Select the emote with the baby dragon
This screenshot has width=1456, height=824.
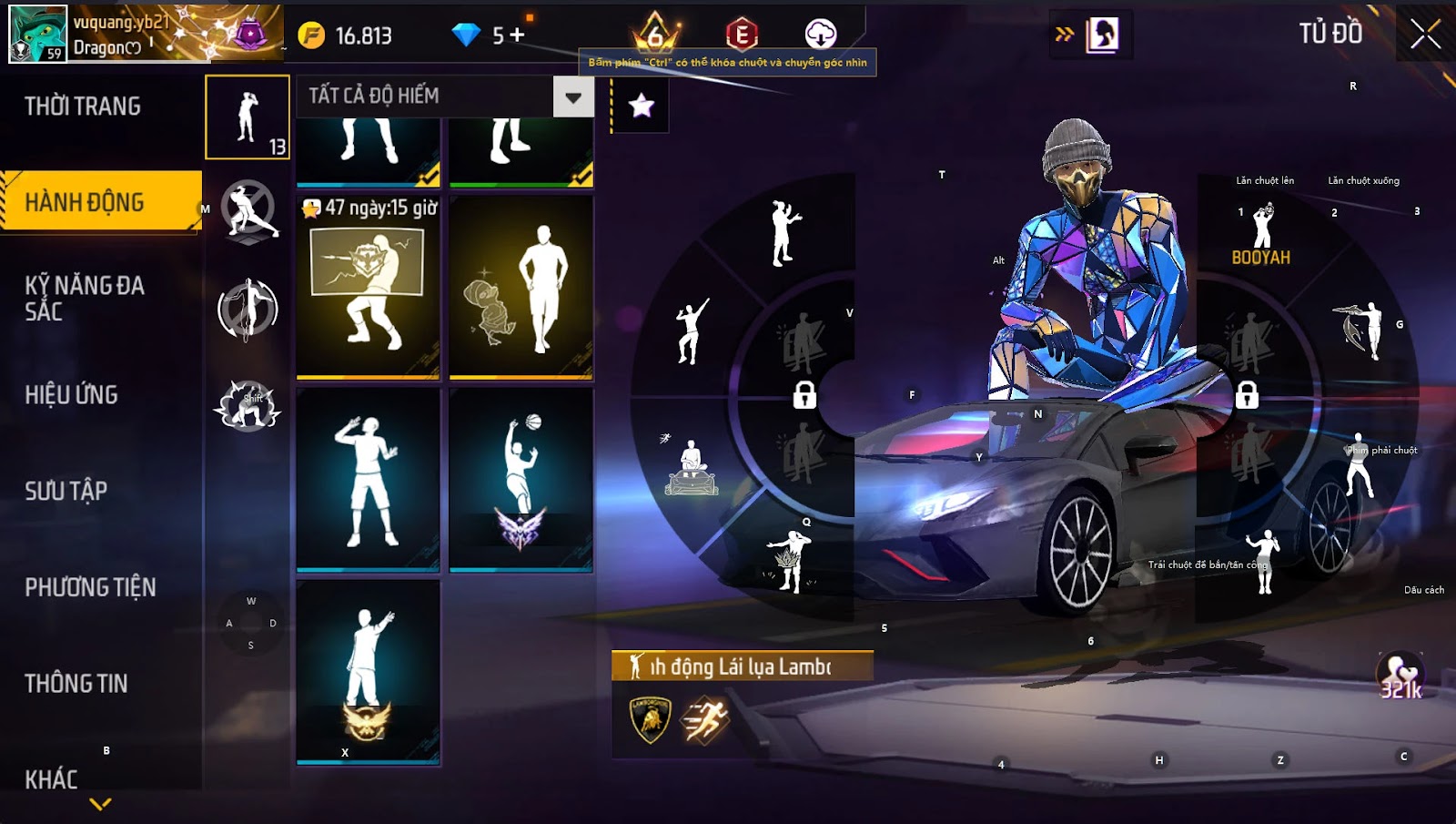(x=521, y=287)
